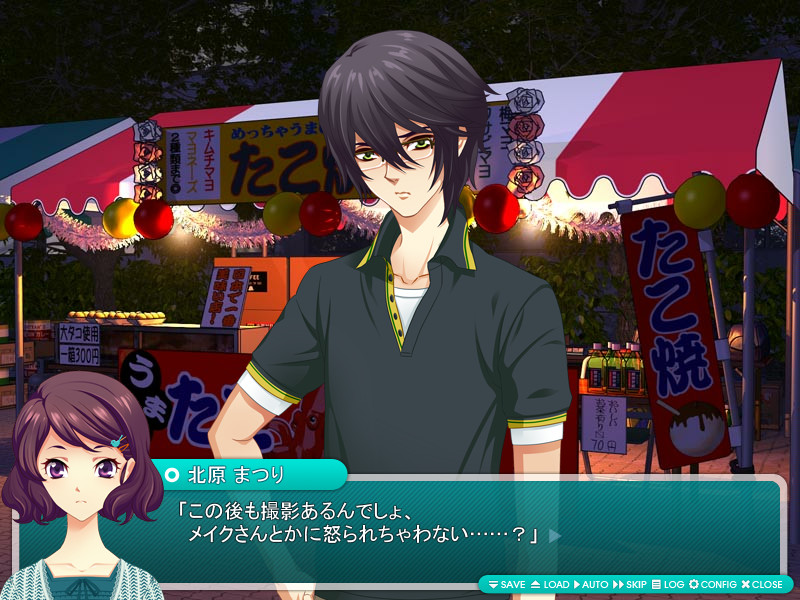Hide the text window with CLOSE
Viewport: 800px width, 600px height.
(x=762, y=584)
